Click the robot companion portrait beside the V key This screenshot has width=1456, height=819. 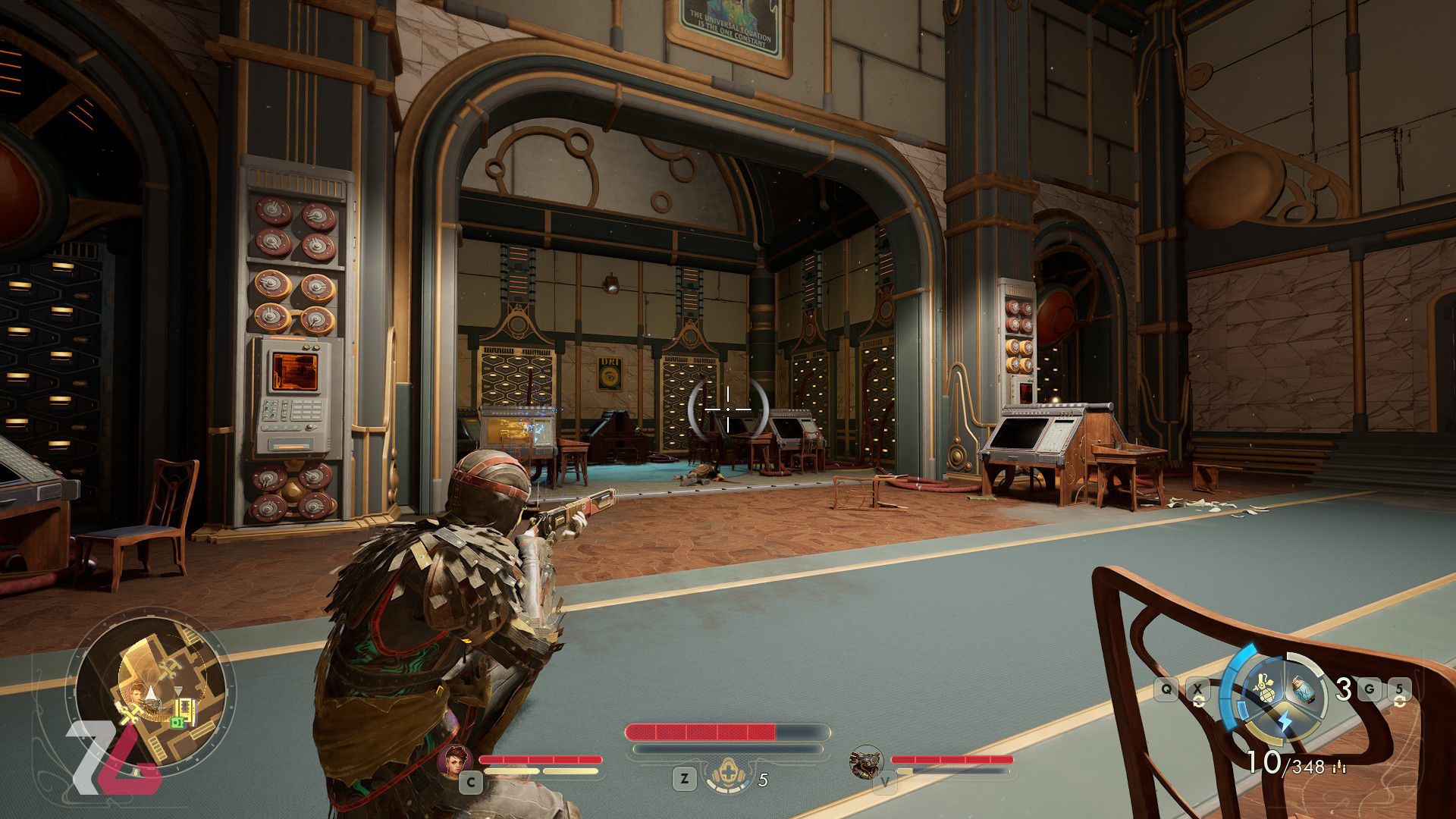pos(865,763)
